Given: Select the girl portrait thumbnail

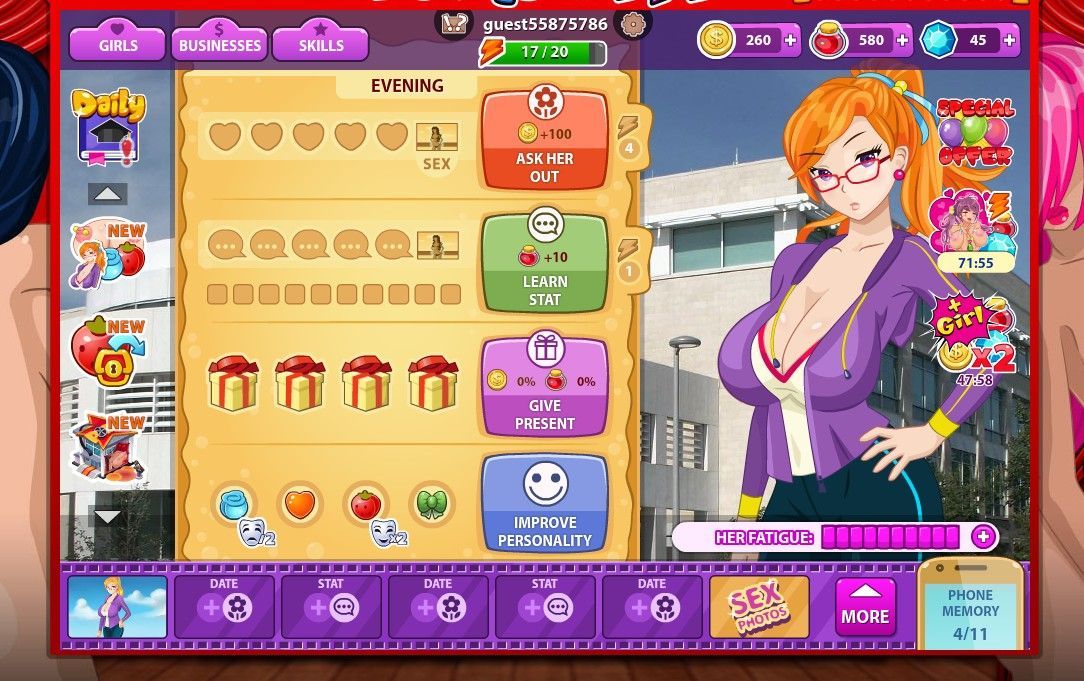Looking at the screenshot, I should coord(117,607).
